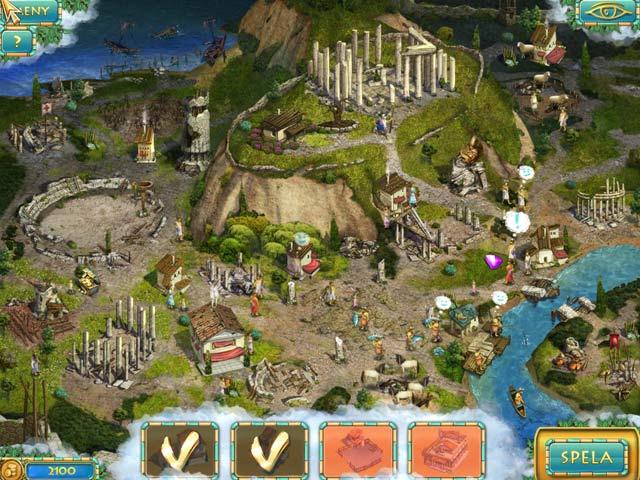Choose the orange arena building slot

[x=446, y=450]
